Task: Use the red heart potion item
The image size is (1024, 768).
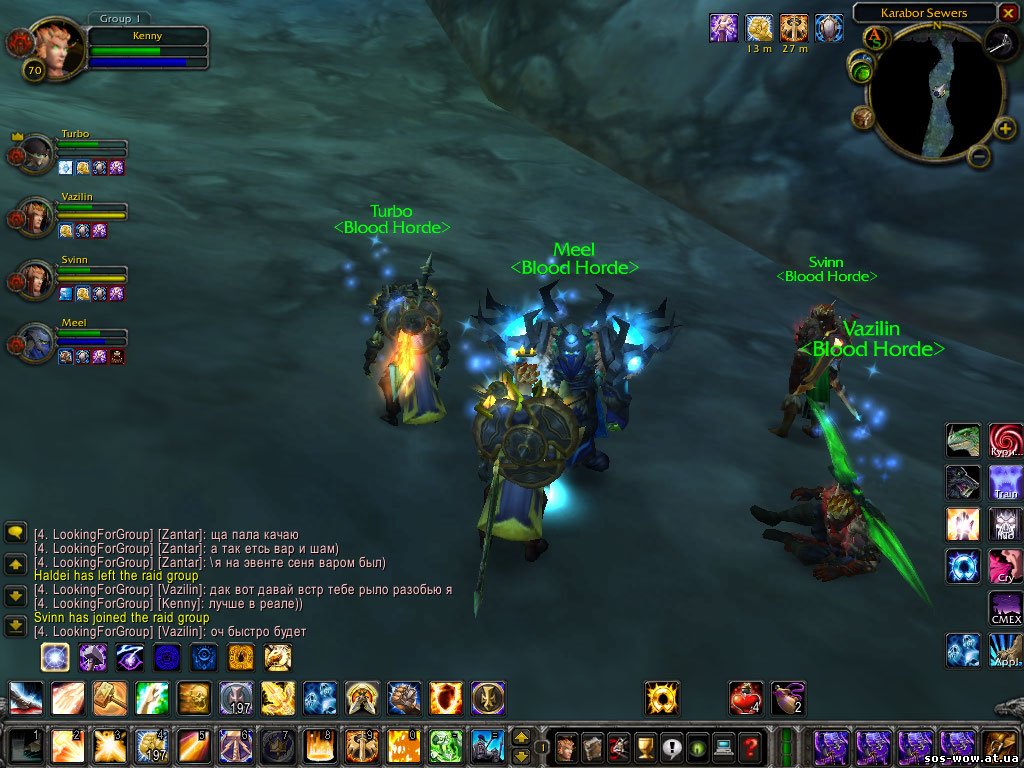Action: (745, 697)
